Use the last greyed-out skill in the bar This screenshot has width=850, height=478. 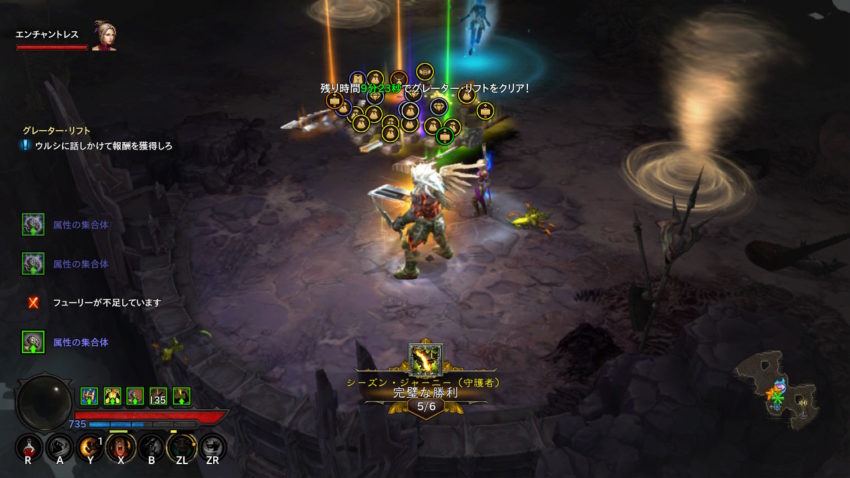(x=212, y=448)
